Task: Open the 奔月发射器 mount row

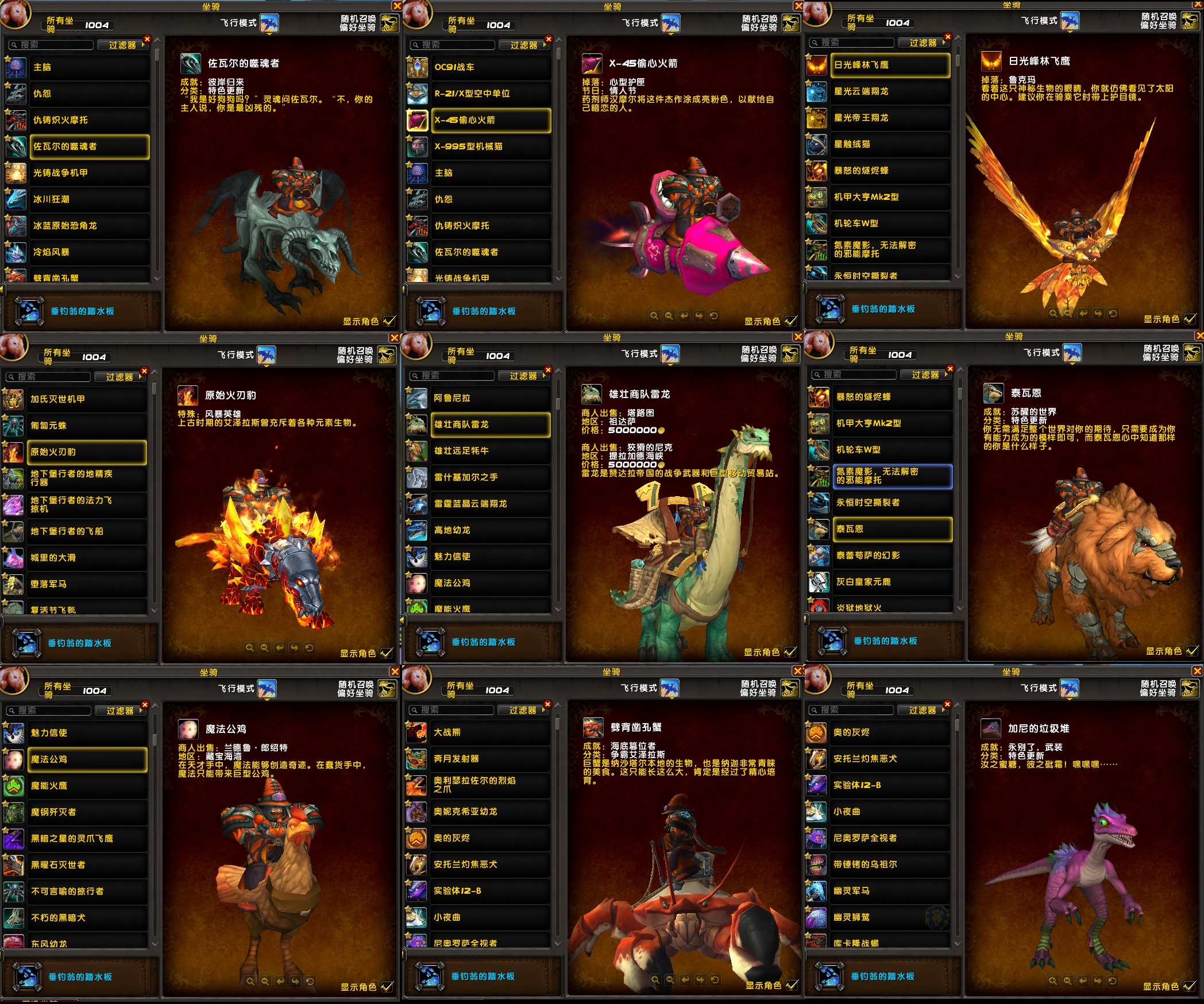Action: pos(489,759)
